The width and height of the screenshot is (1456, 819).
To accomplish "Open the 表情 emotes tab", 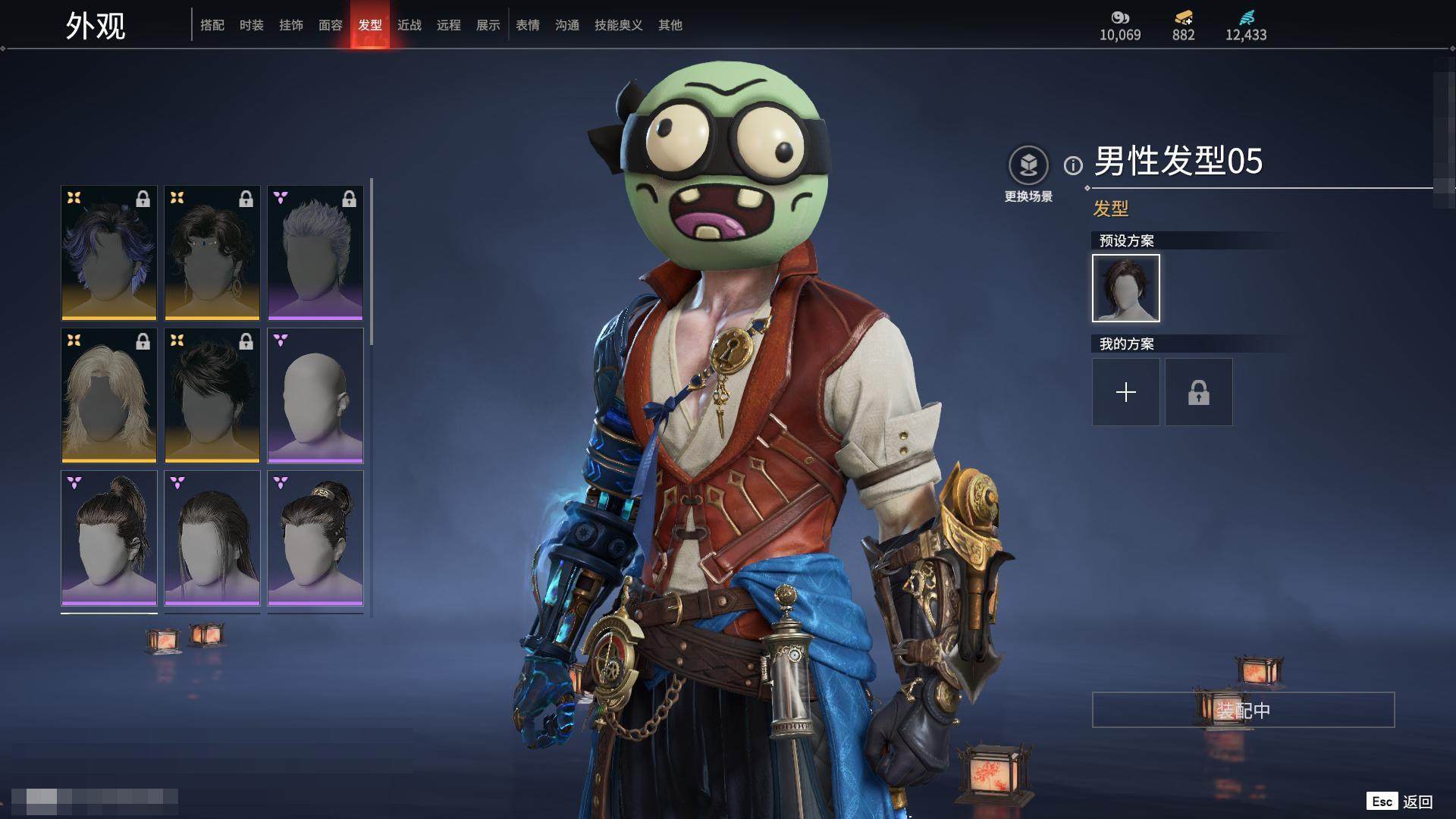I will coord(528,25).
